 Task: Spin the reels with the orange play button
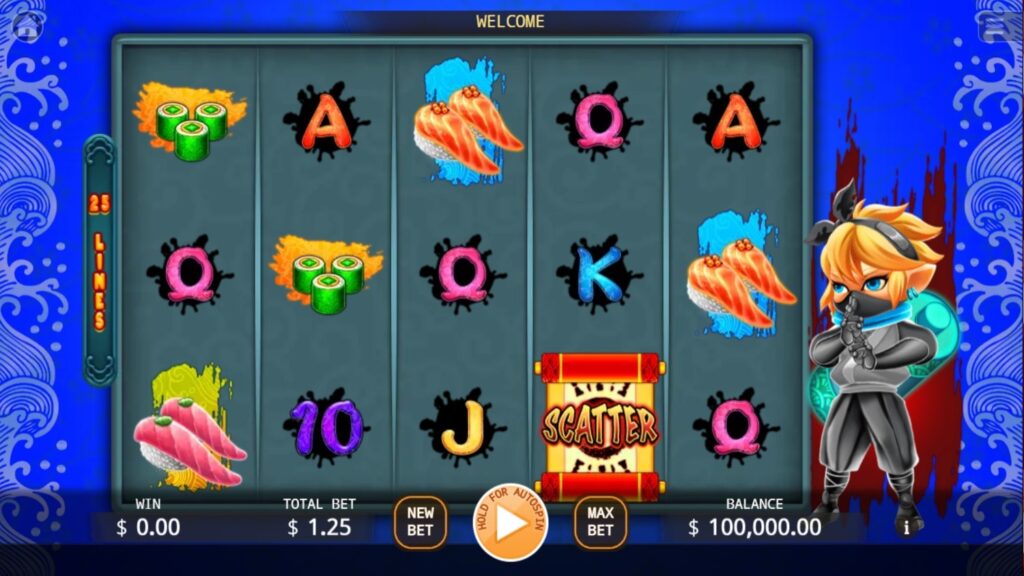510,522
